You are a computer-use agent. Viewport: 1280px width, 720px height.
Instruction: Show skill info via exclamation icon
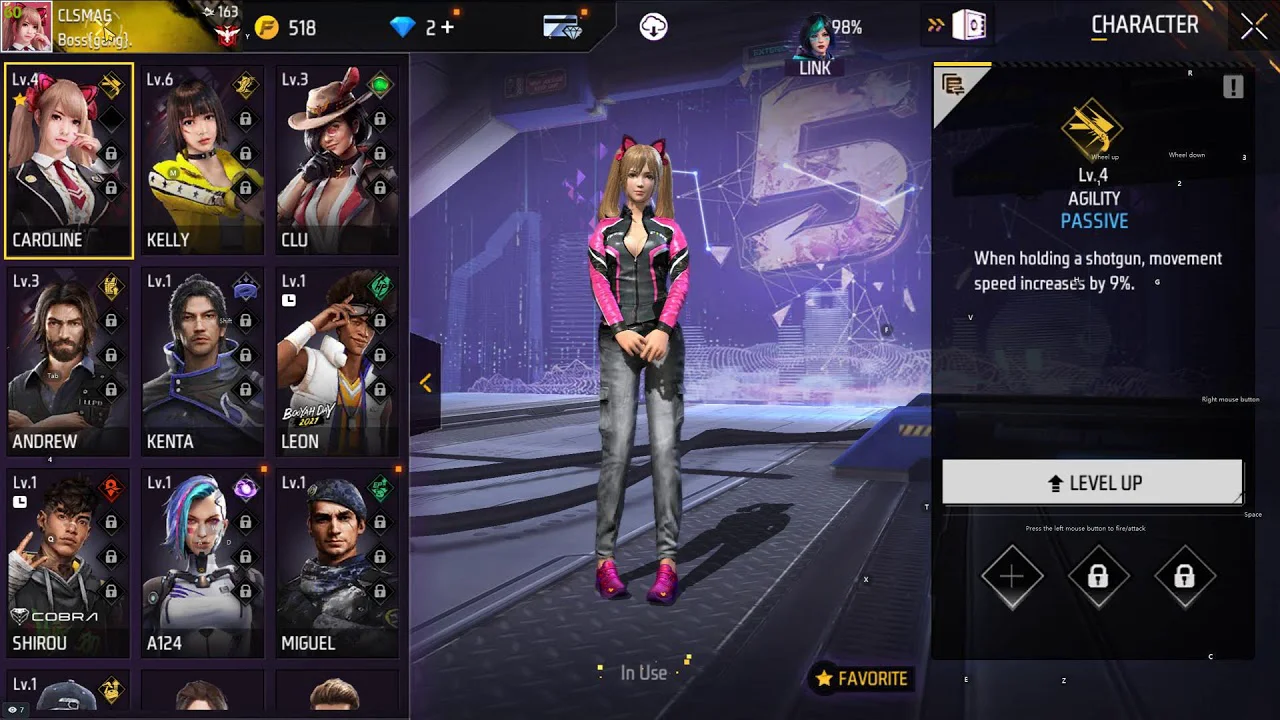point(1233,87)
